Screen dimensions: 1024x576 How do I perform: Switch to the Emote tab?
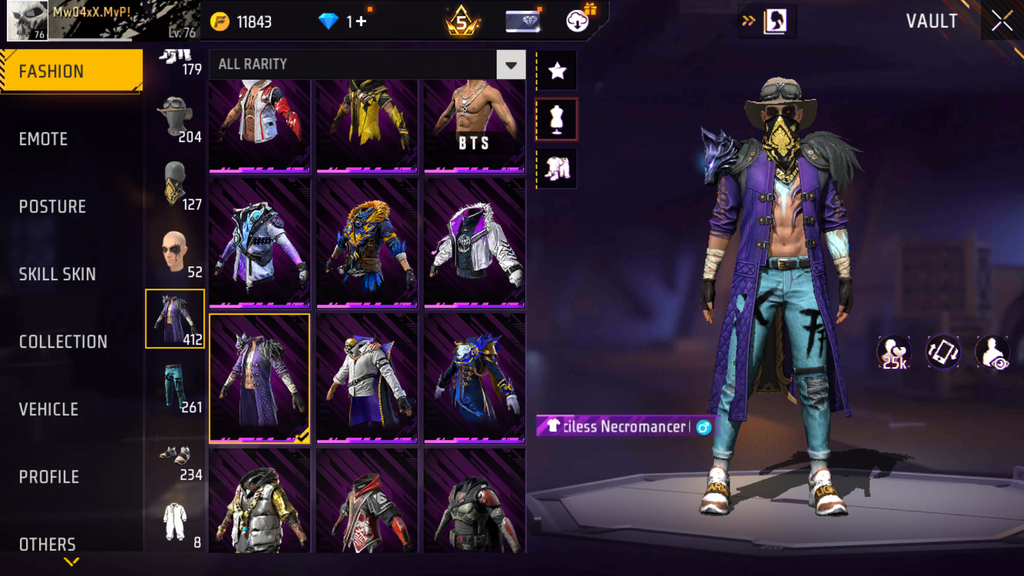click(x=44, y=139)
